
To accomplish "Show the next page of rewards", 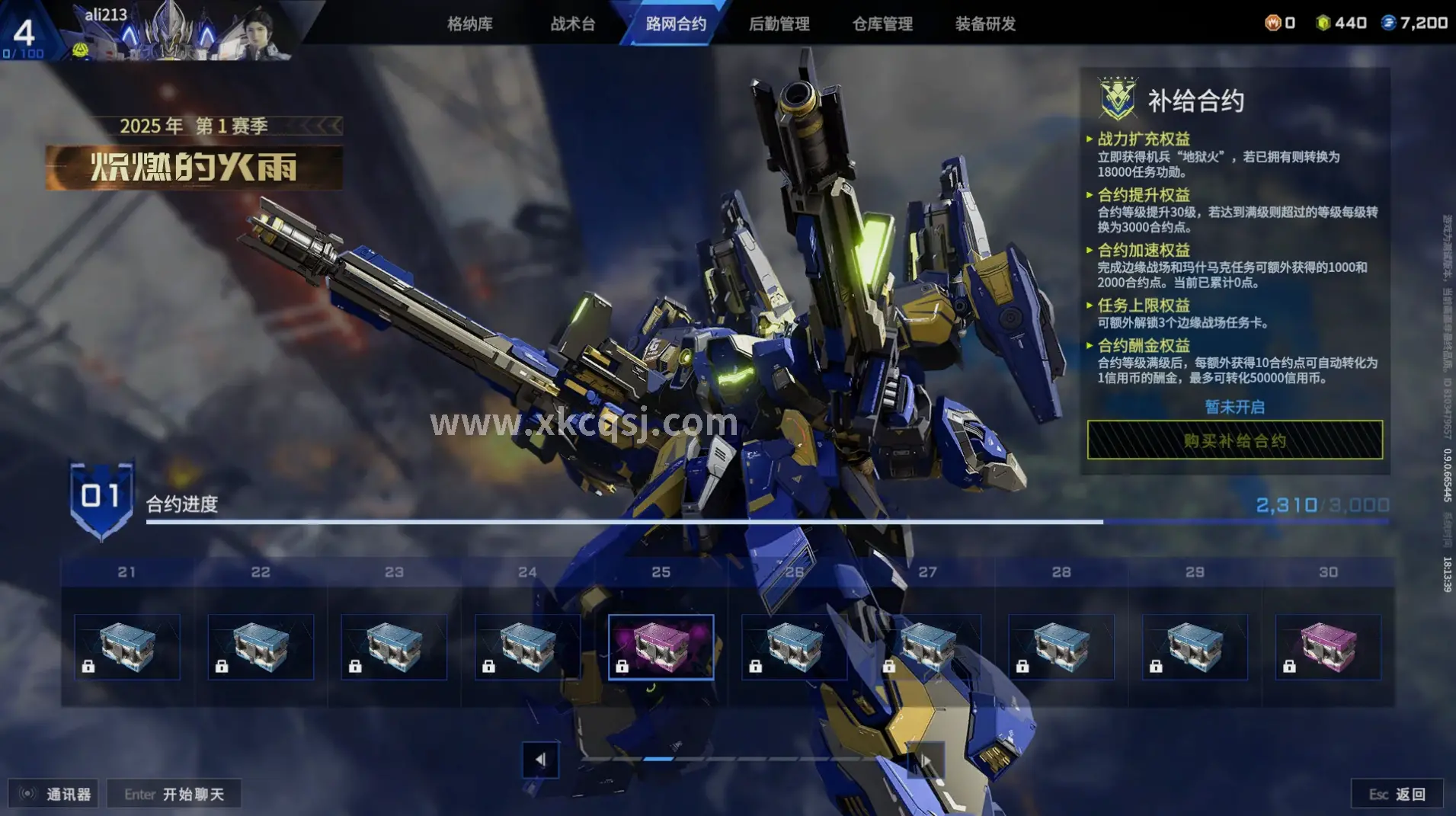I will (925, 760).
